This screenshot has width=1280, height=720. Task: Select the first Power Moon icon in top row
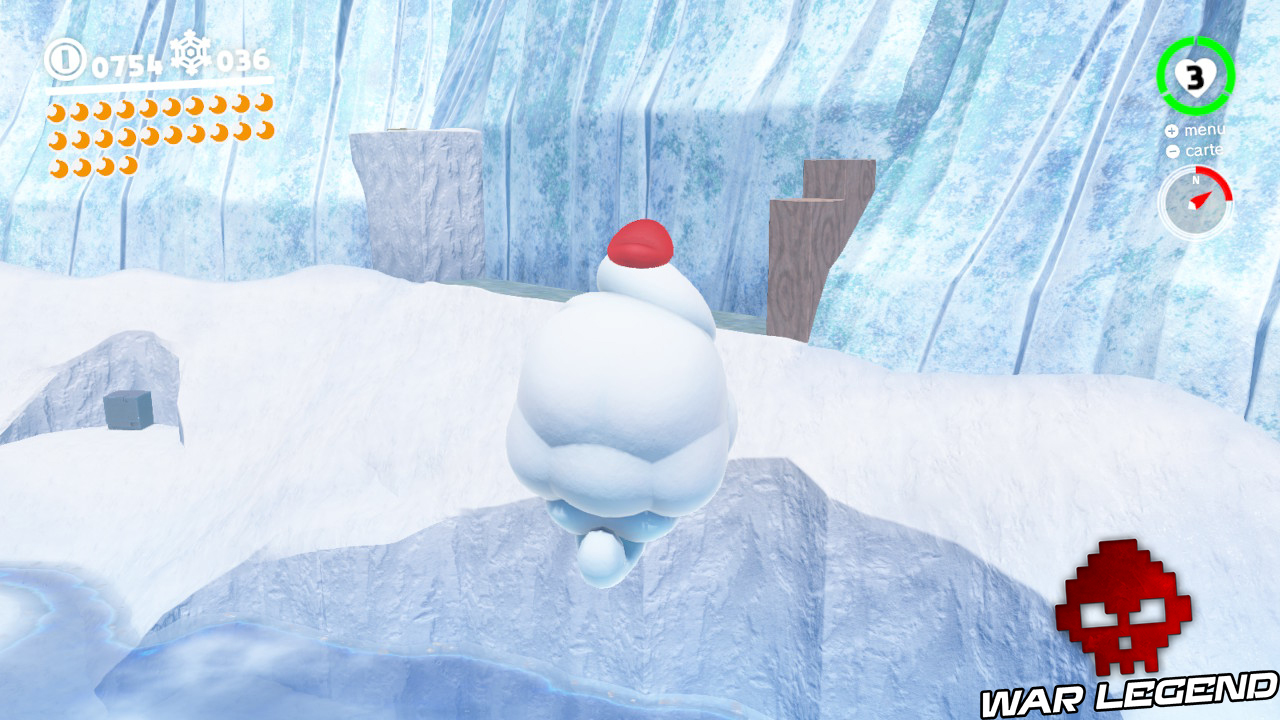57,109
